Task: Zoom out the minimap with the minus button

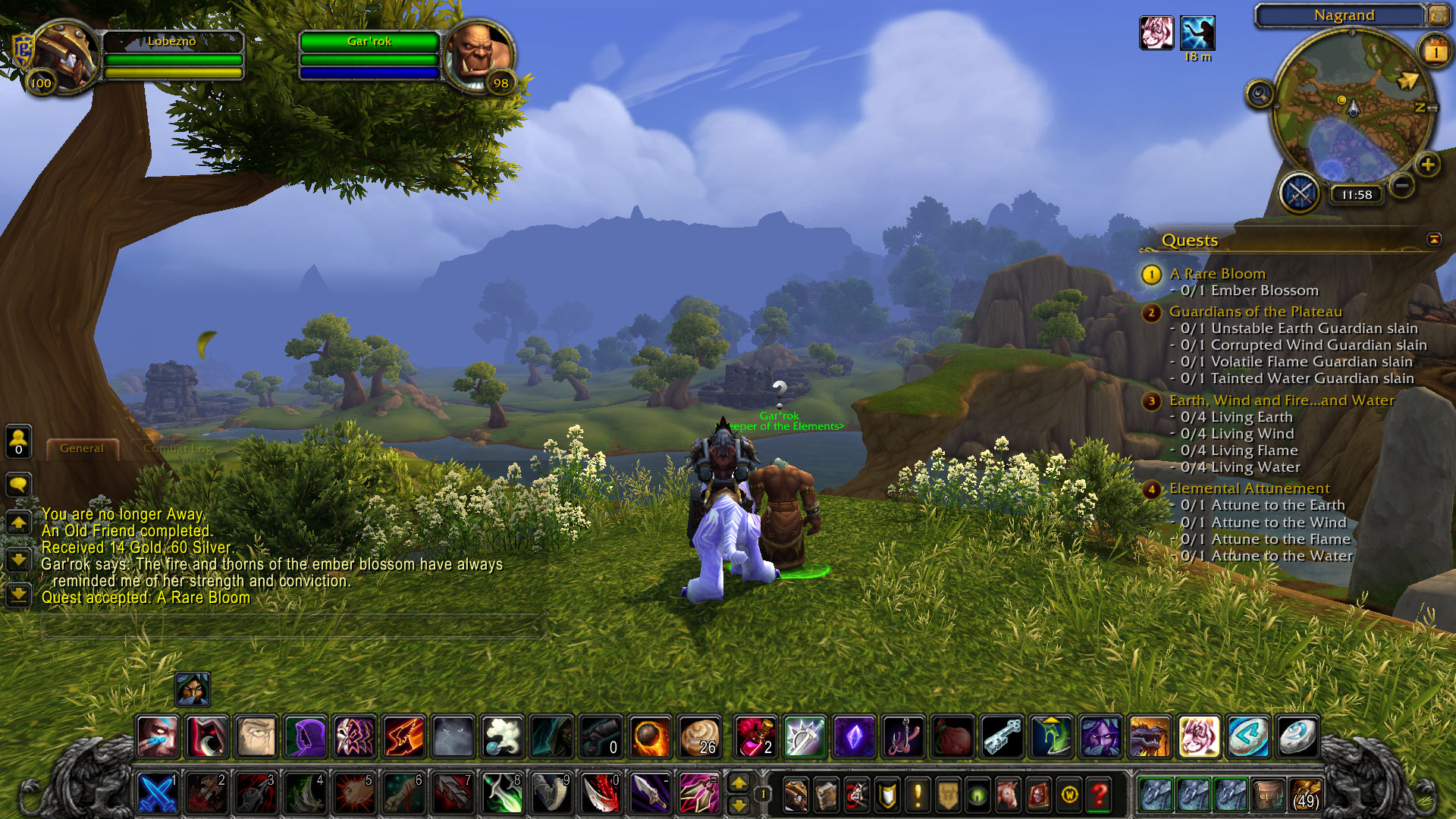Action: tap(1402, 184)
